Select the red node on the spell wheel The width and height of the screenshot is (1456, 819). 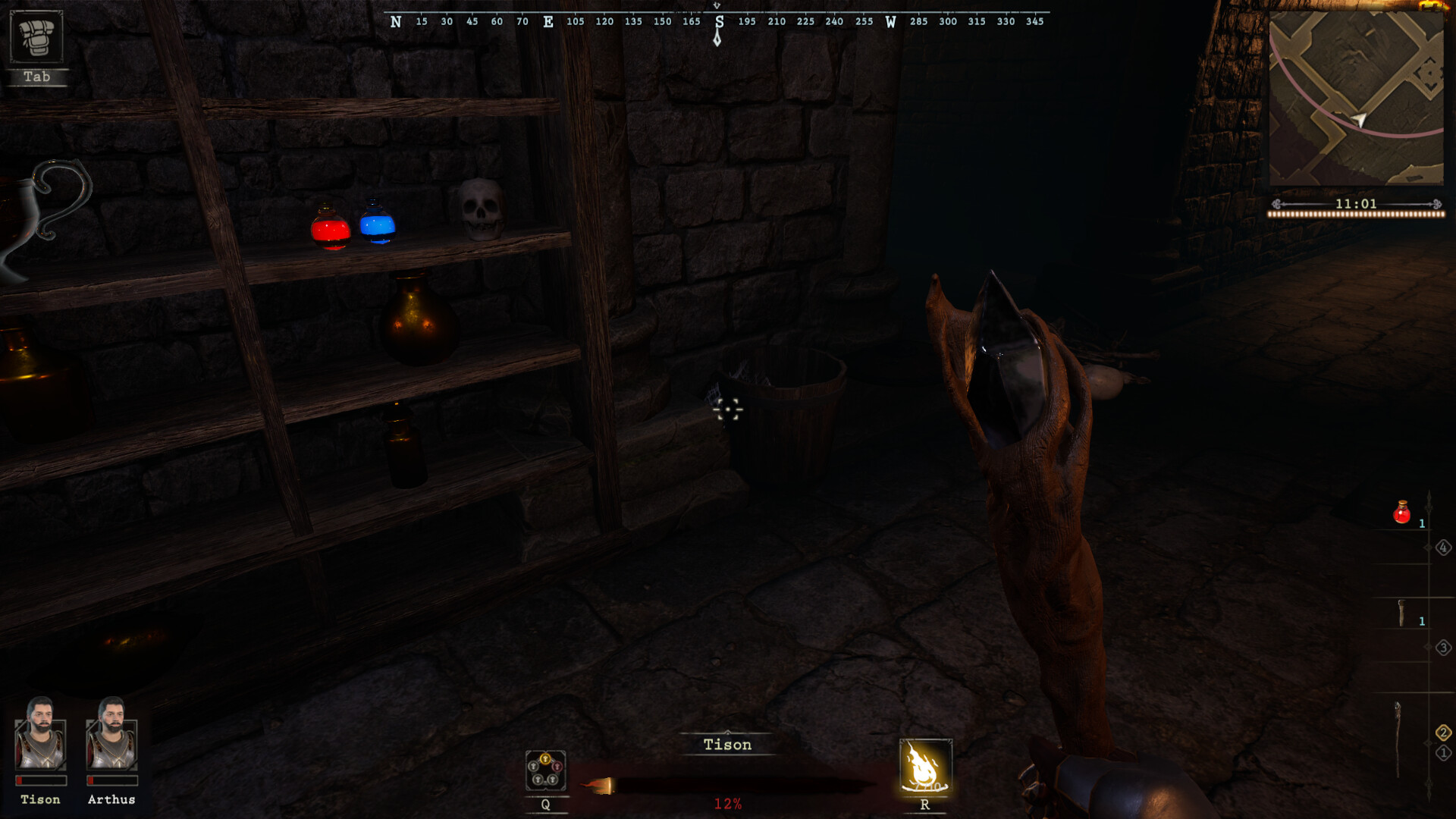tap(557, 766)
